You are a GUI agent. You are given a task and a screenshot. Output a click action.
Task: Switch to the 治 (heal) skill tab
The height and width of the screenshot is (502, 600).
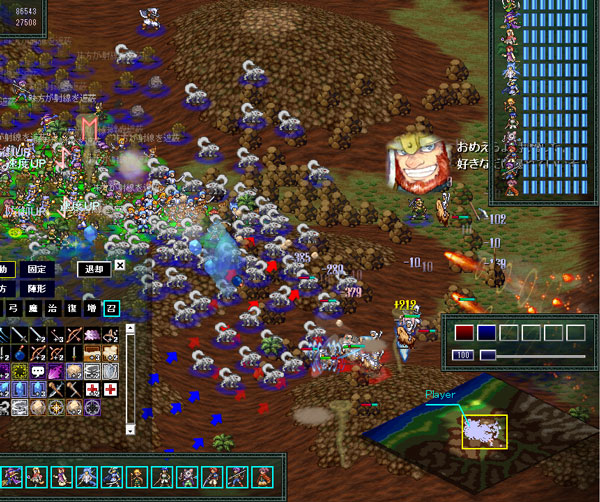point(52,308)
